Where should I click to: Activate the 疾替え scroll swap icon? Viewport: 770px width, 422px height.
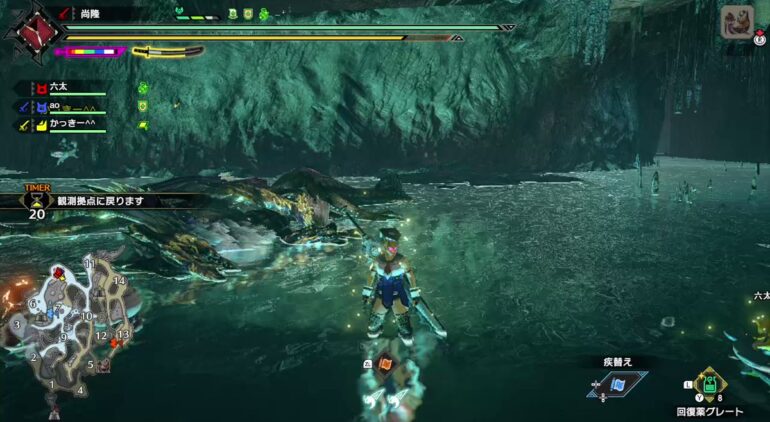(x=617, y=383)
